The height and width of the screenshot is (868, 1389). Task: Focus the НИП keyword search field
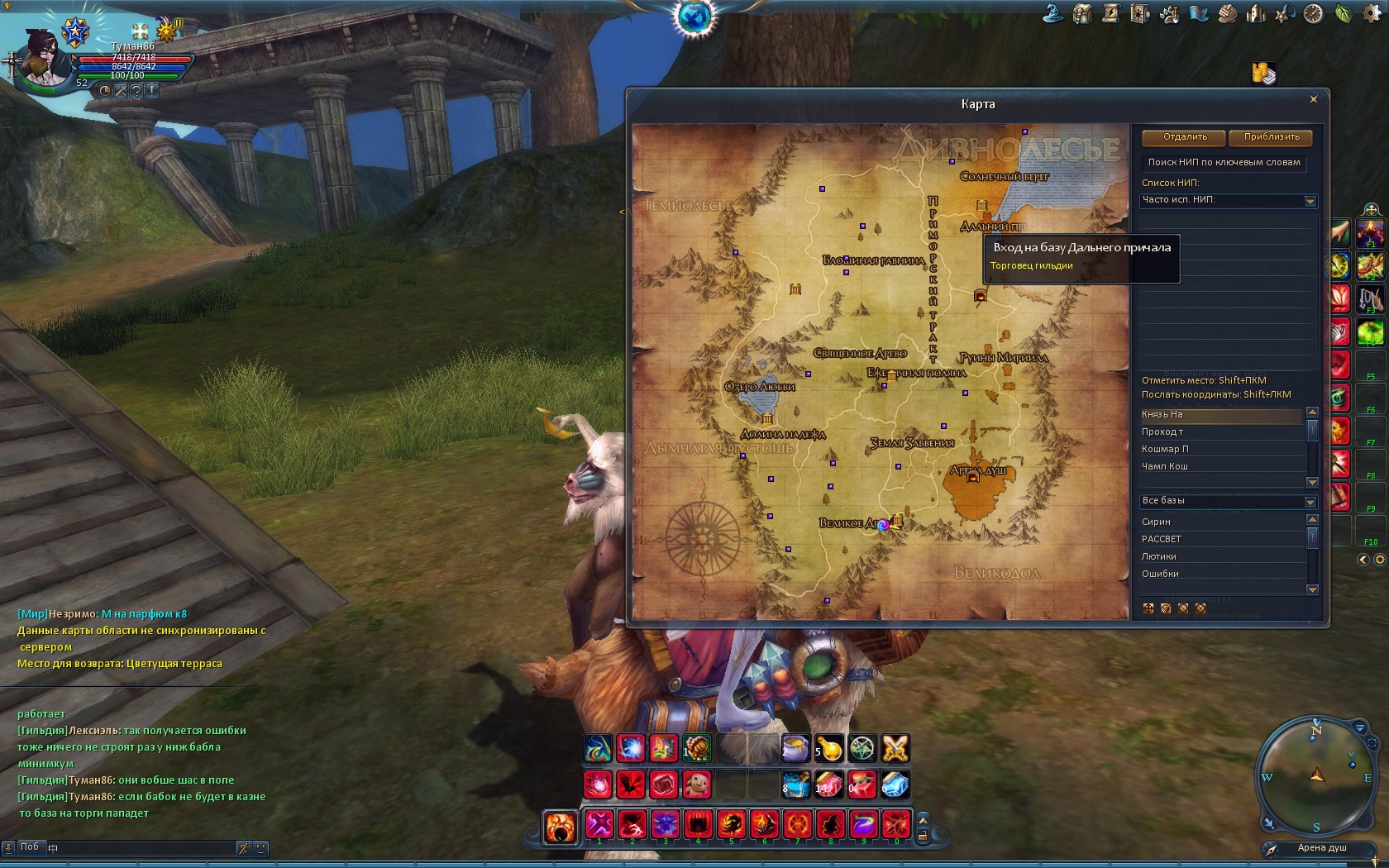click(1224, 163)
